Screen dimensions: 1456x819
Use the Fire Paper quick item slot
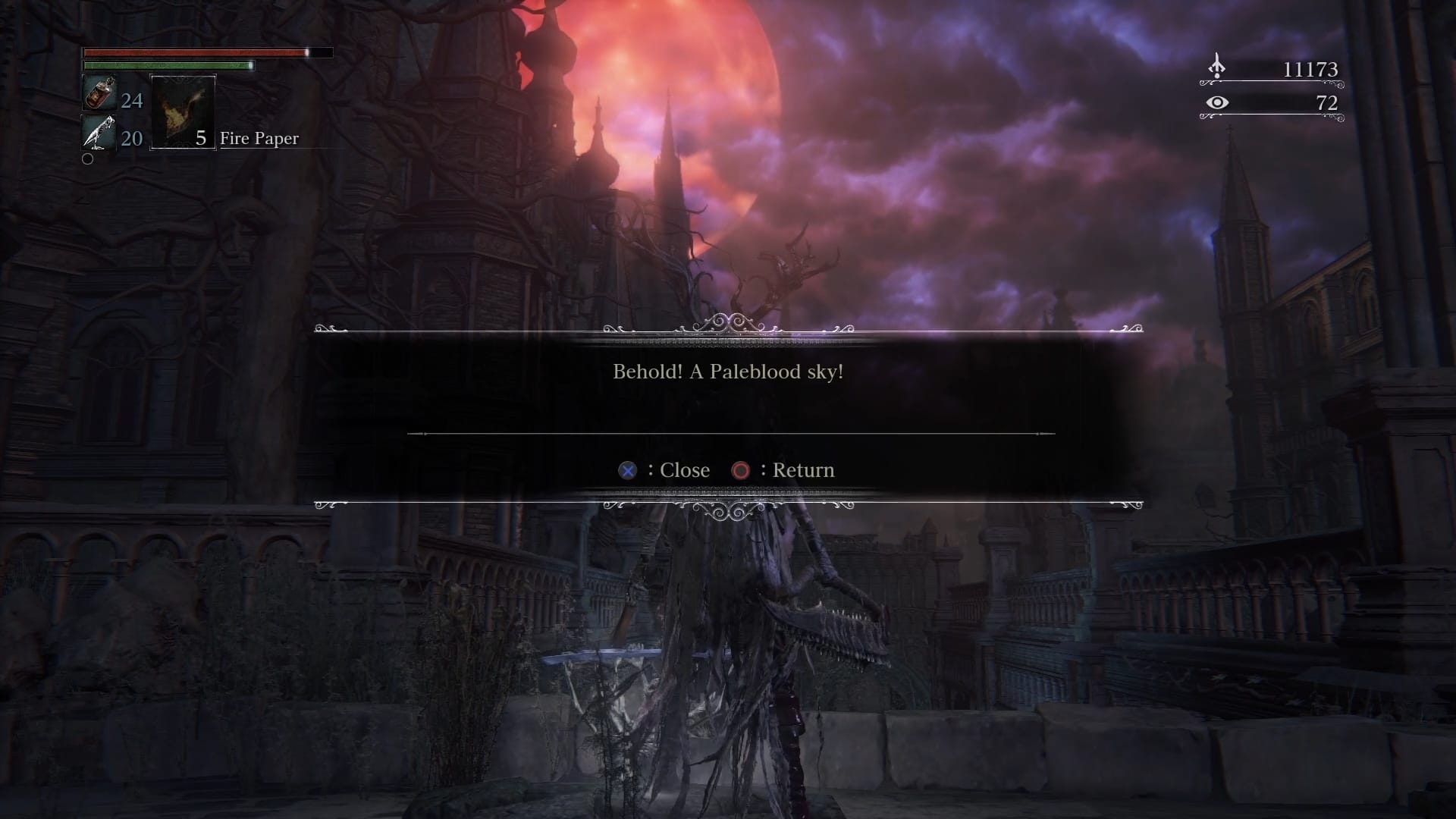coord(183,111)
